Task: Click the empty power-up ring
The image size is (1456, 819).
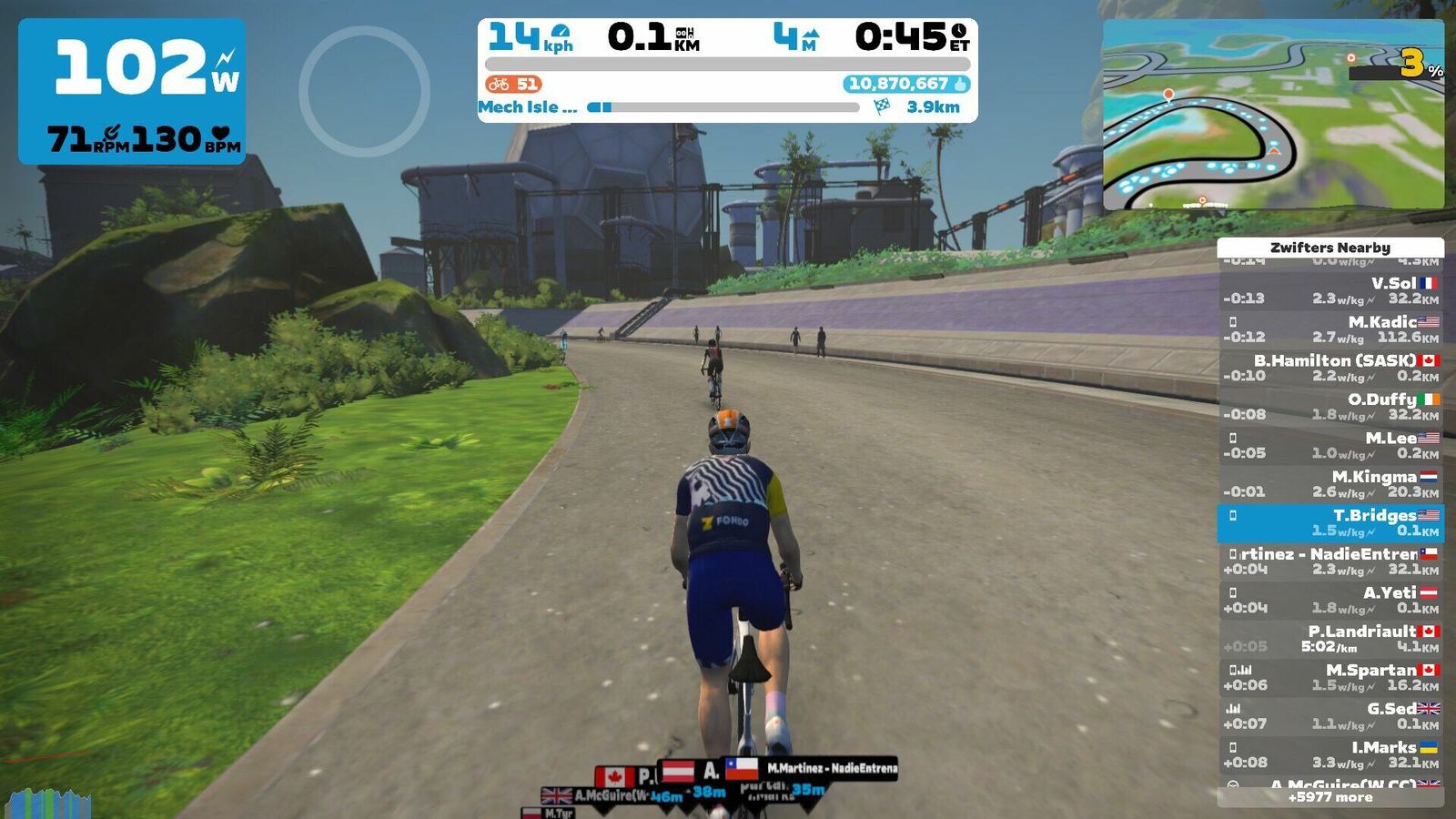Action: click(364, 91)
